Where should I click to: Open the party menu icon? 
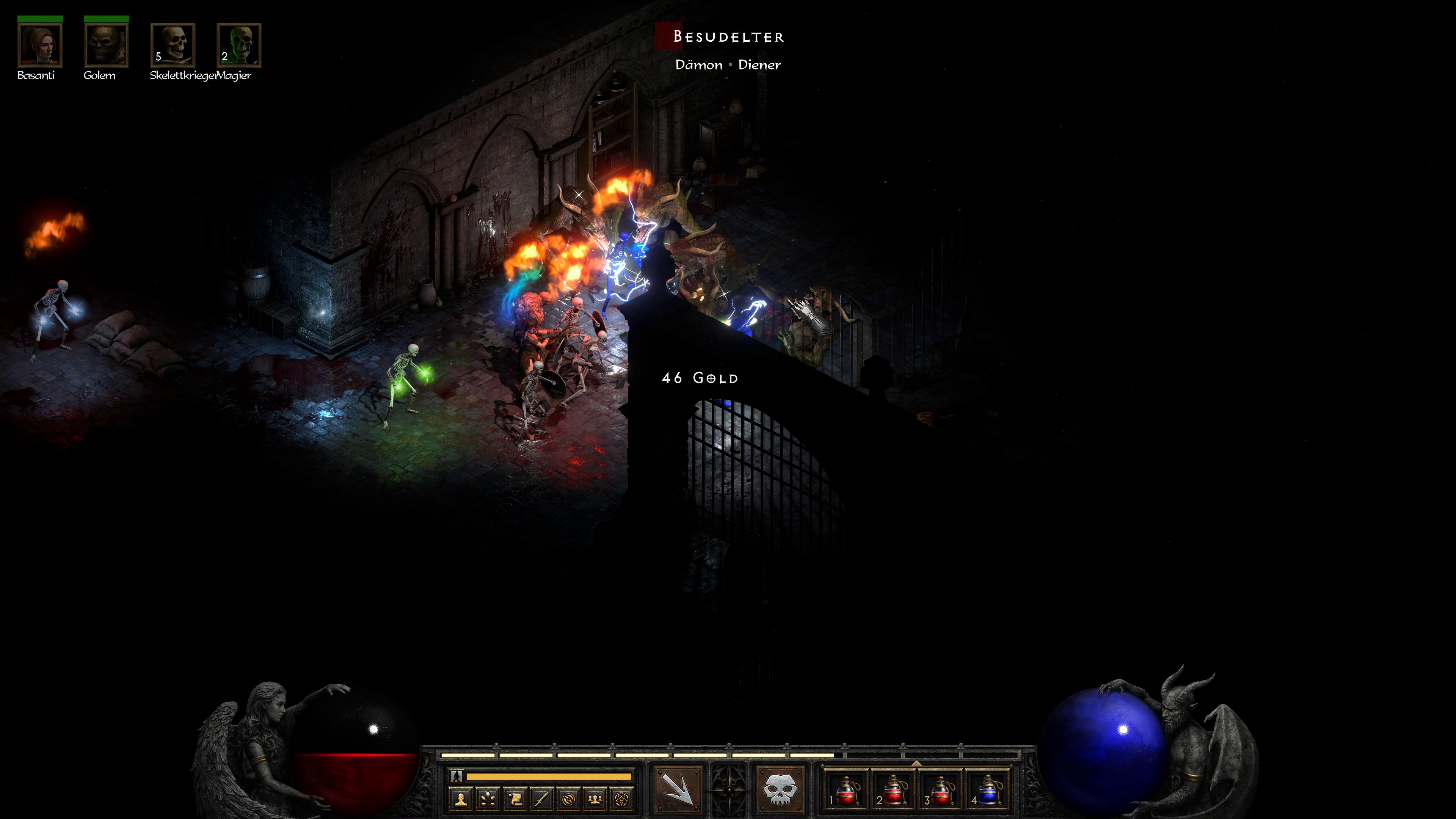pyautogui.click(x=595, y=799)
